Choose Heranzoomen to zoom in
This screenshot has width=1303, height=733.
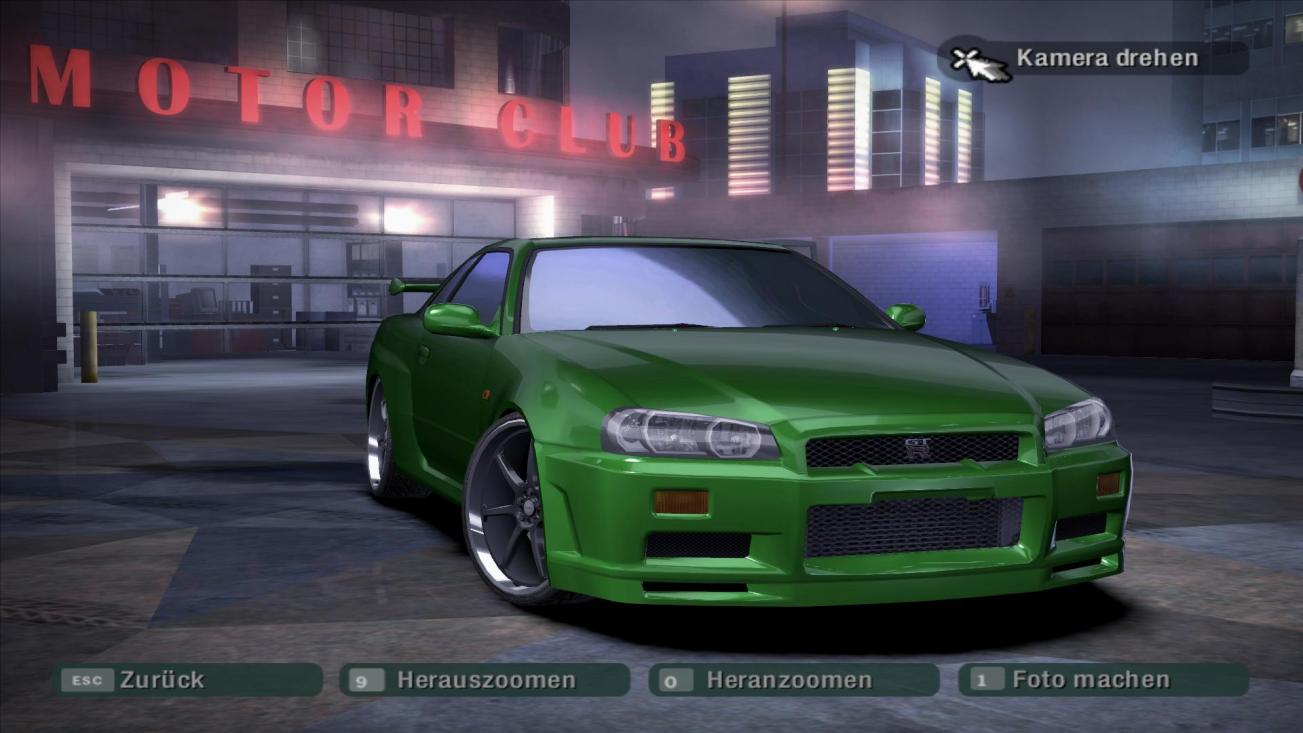793,680
